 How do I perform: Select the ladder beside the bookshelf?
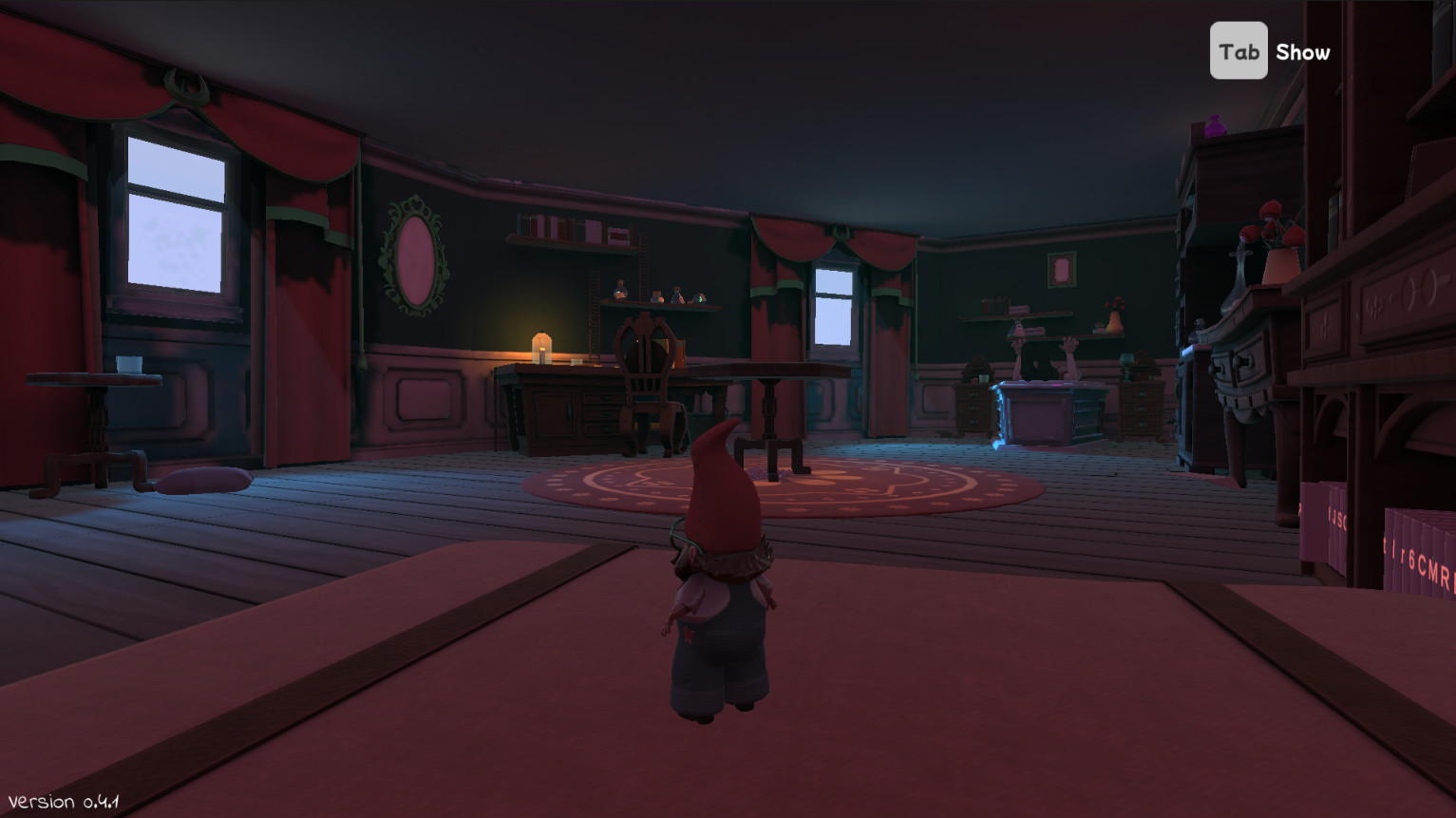(x=596, y=333)
